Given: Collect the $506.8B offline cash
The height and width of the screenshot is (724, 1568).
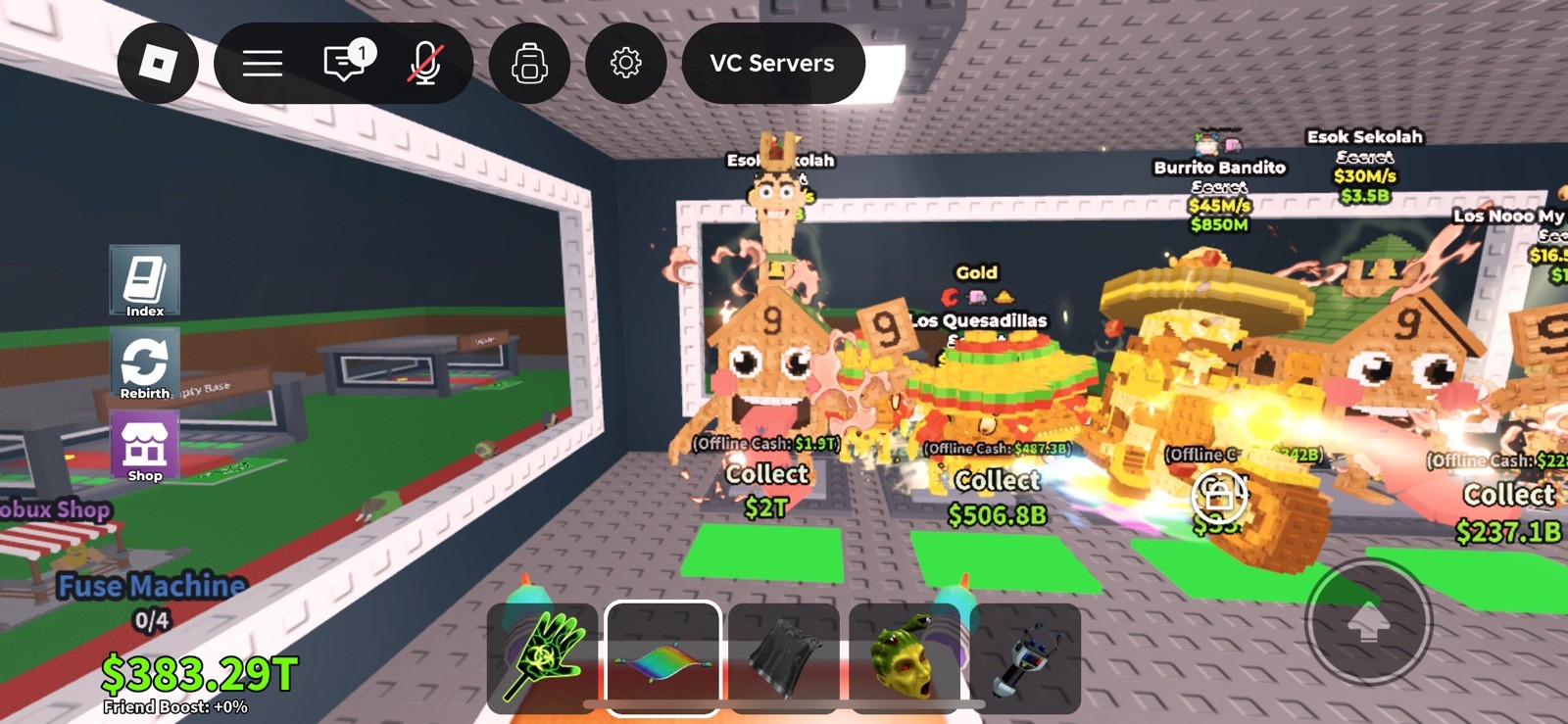Looking at the screenshot, I should tap(997, 490).
